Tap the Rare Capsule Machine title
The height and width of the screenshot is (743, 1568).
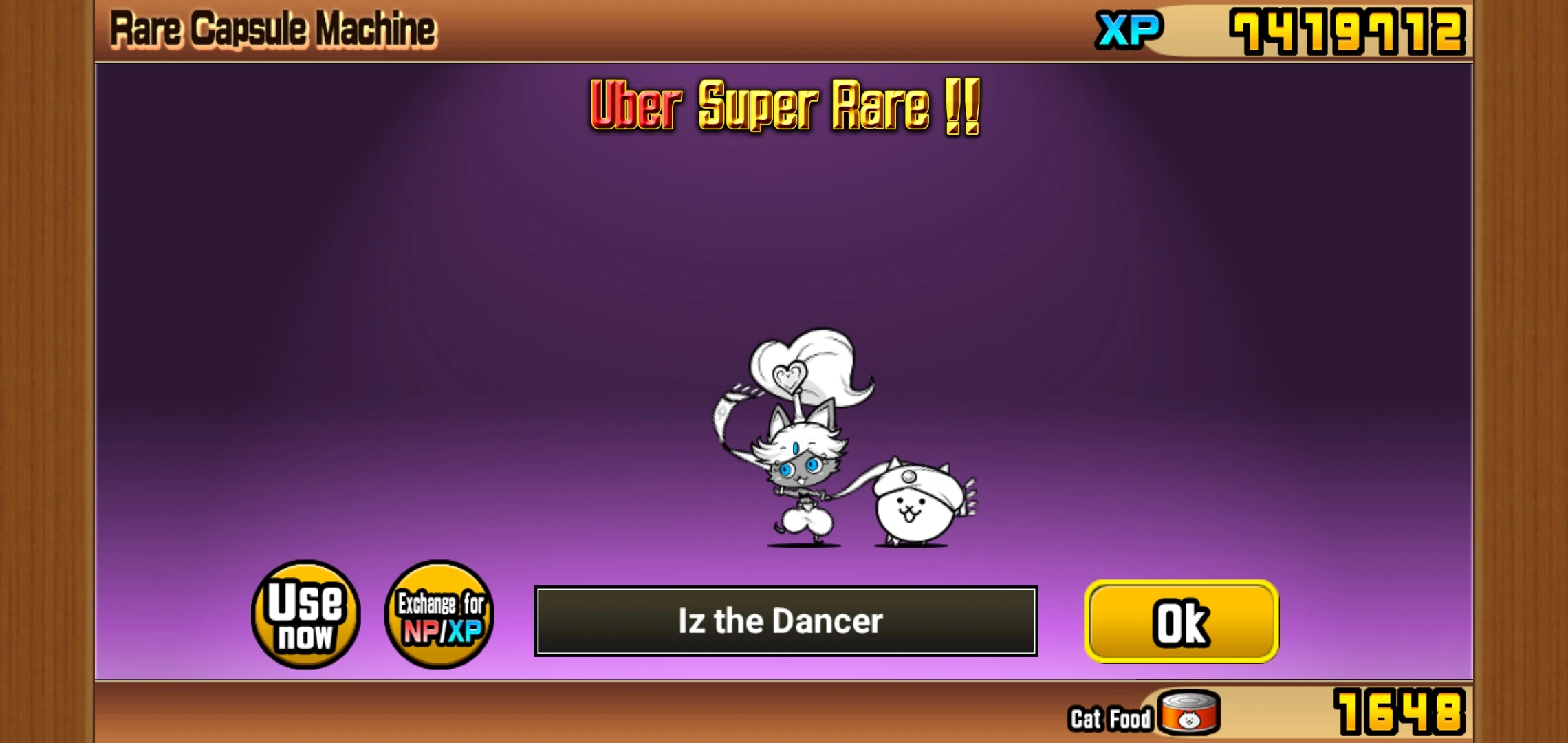click(x=271, y=28)
